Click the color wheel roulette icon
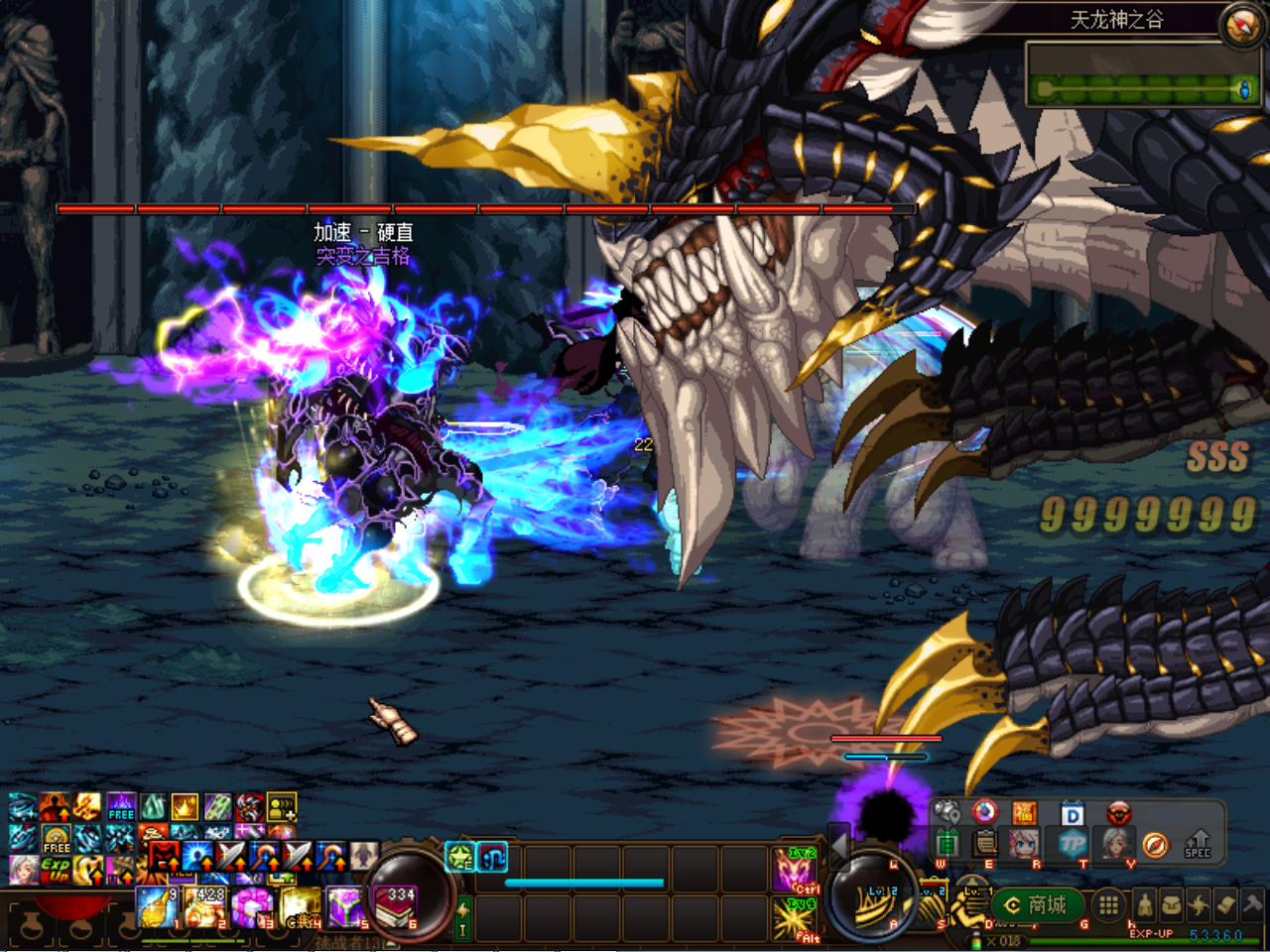 click(x=984, y=812)
